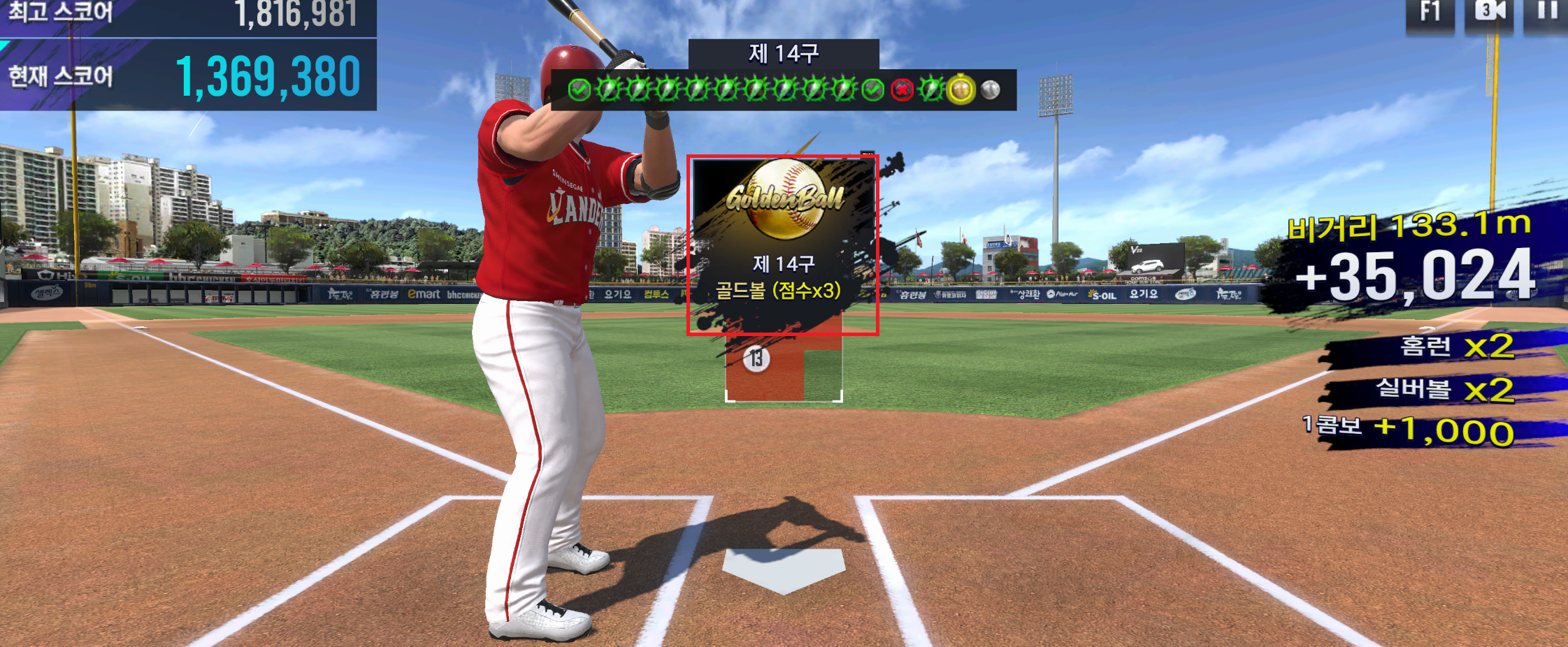Screen dimensions: 1568x647
Task: Pause the home run derby
Action: pos(1547,12)
